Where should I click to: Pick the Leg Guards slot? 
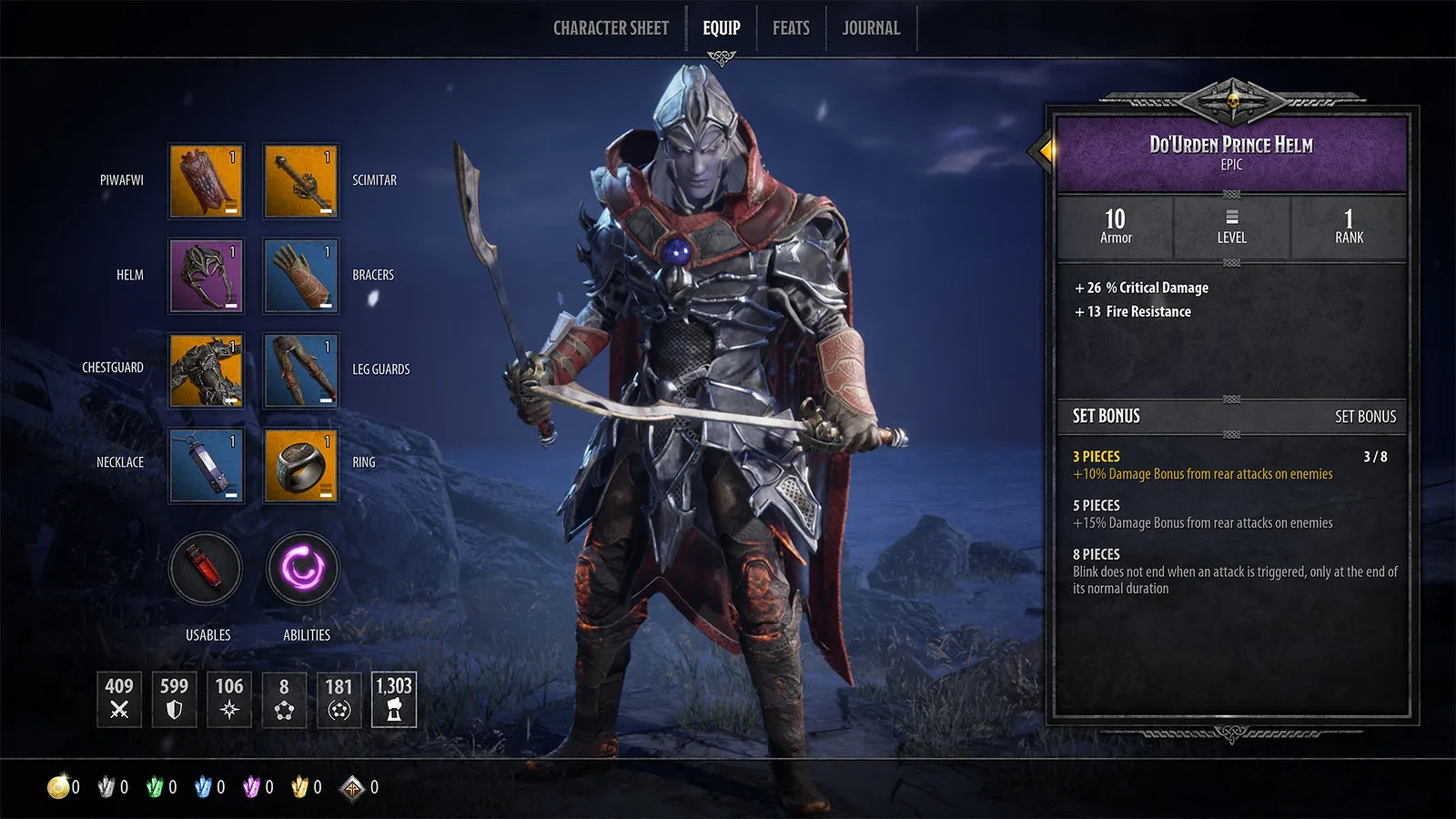(x=301, y=370)
